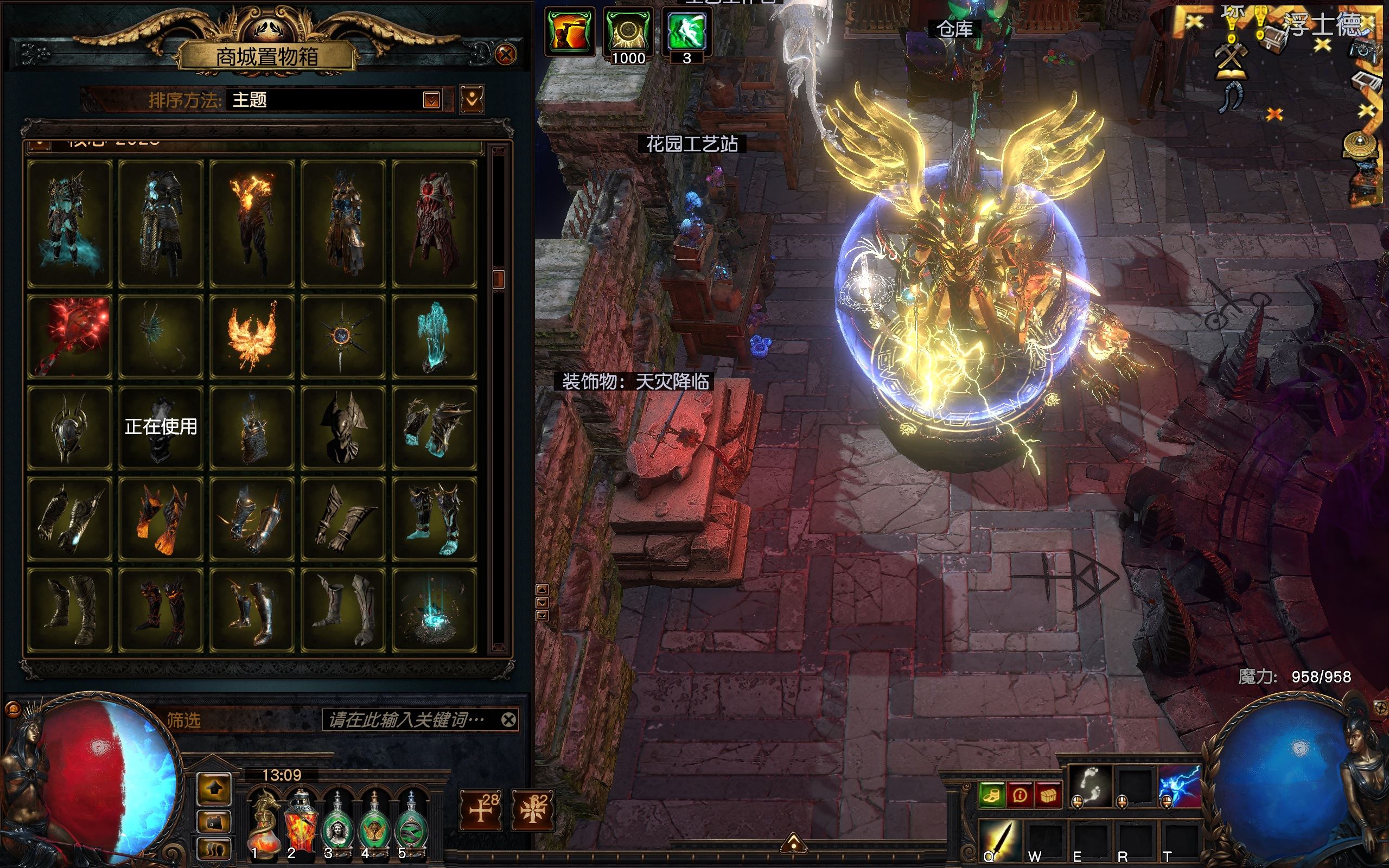
Task: Select the teal glowing portal effect item
Action: click(434, 610)
